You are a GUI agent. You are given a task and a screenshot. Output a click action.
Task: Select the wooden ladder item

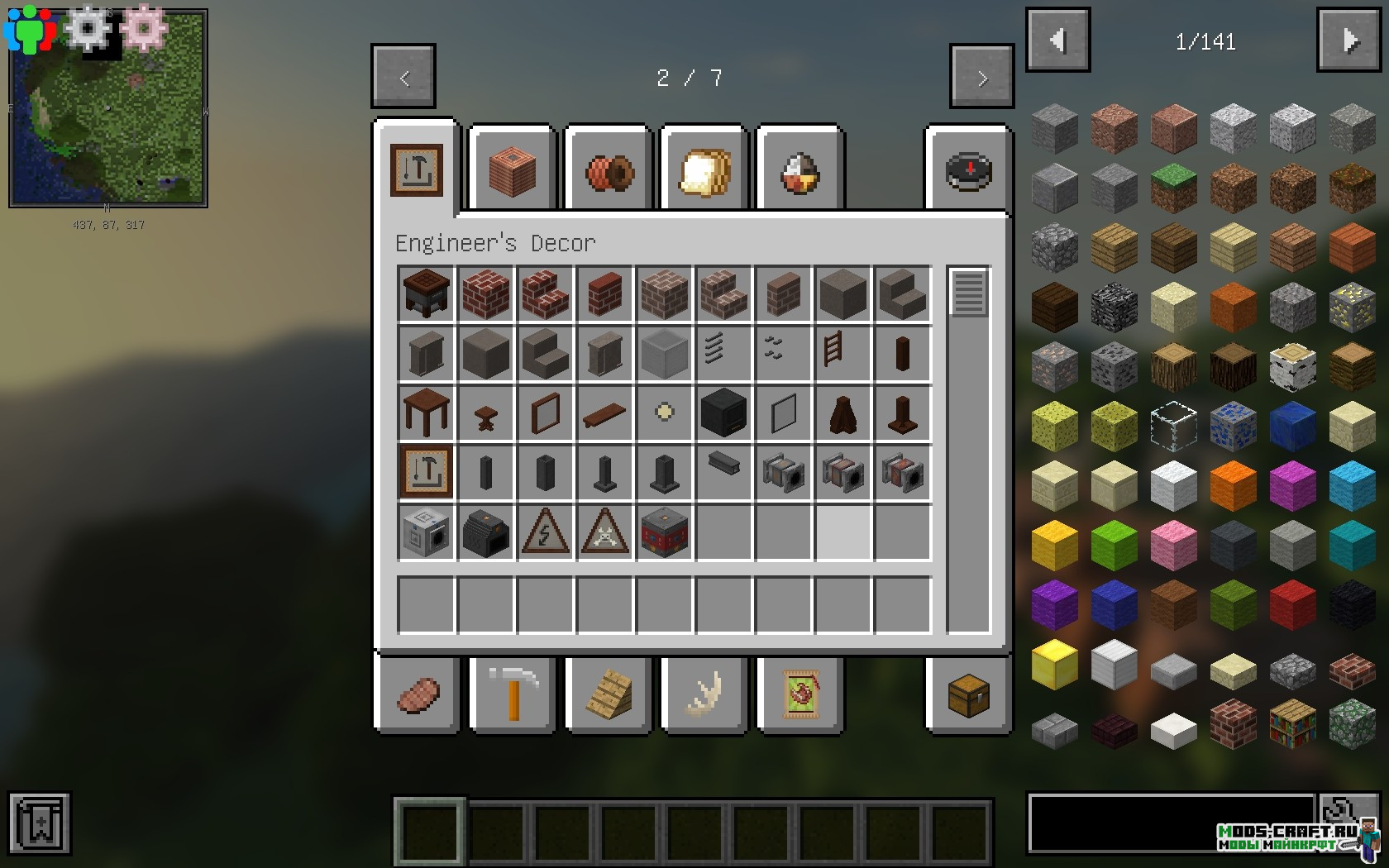842,353
